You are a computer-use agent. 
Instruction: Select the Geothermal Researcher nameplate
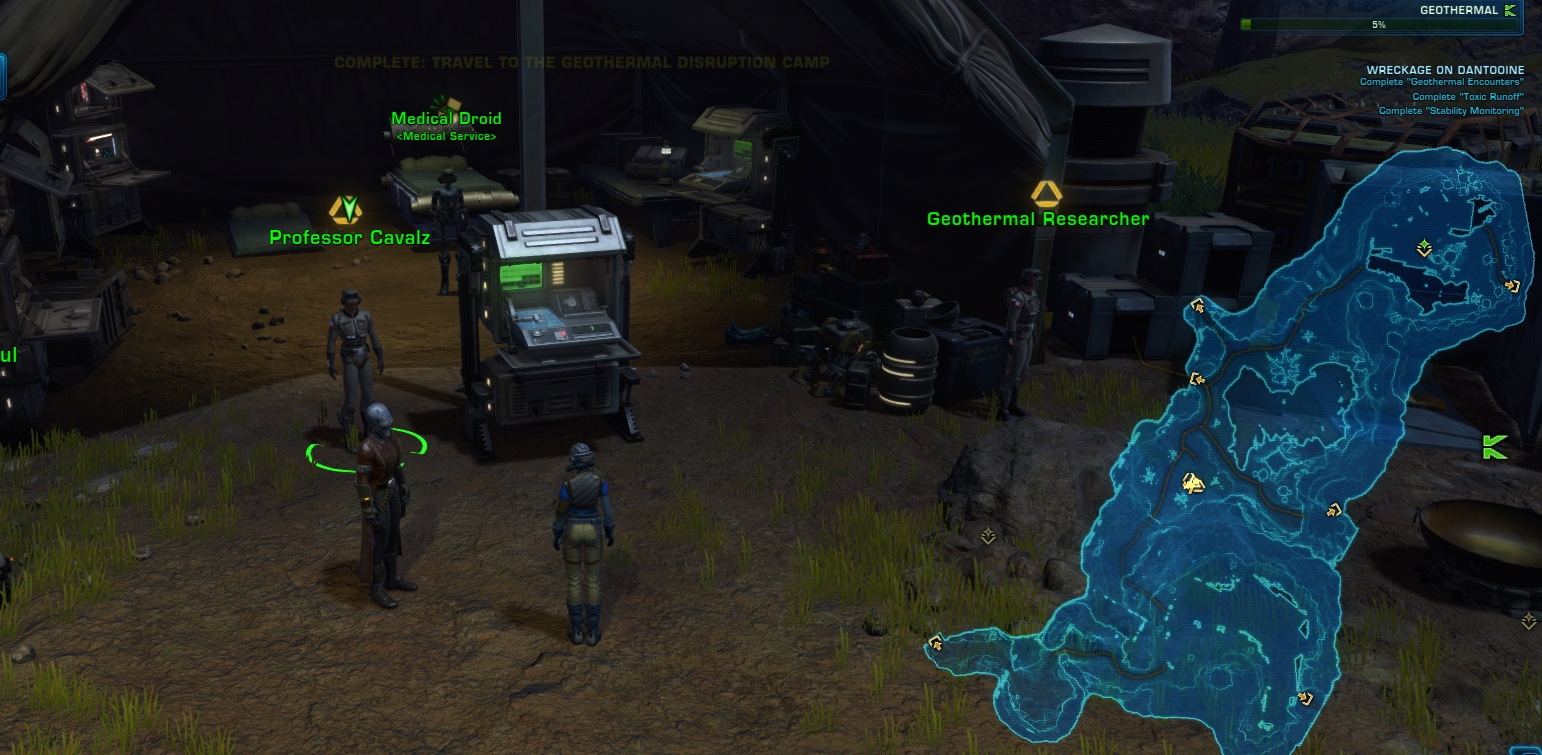point(1038,219)
